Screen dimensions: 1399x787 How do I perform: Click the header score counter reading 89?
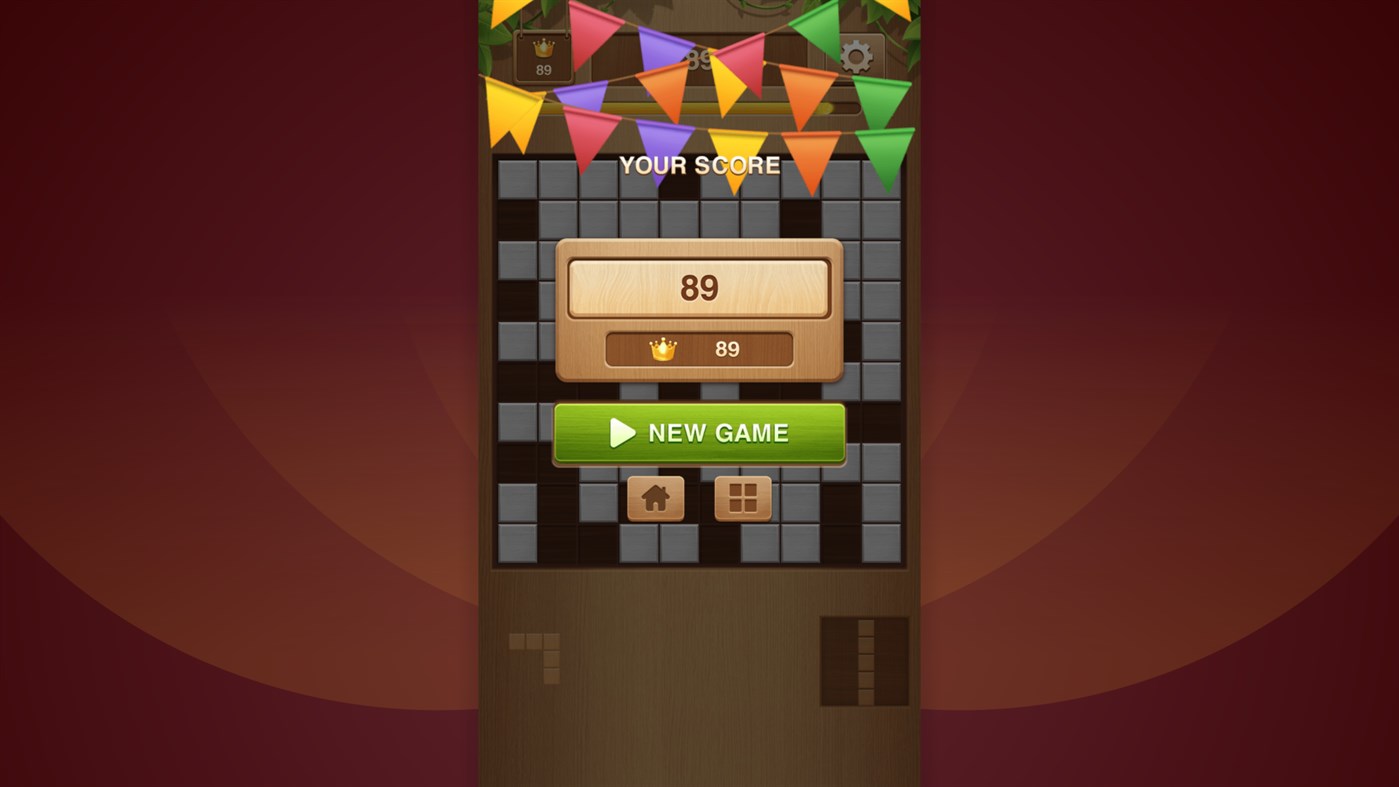click(700, 58)
